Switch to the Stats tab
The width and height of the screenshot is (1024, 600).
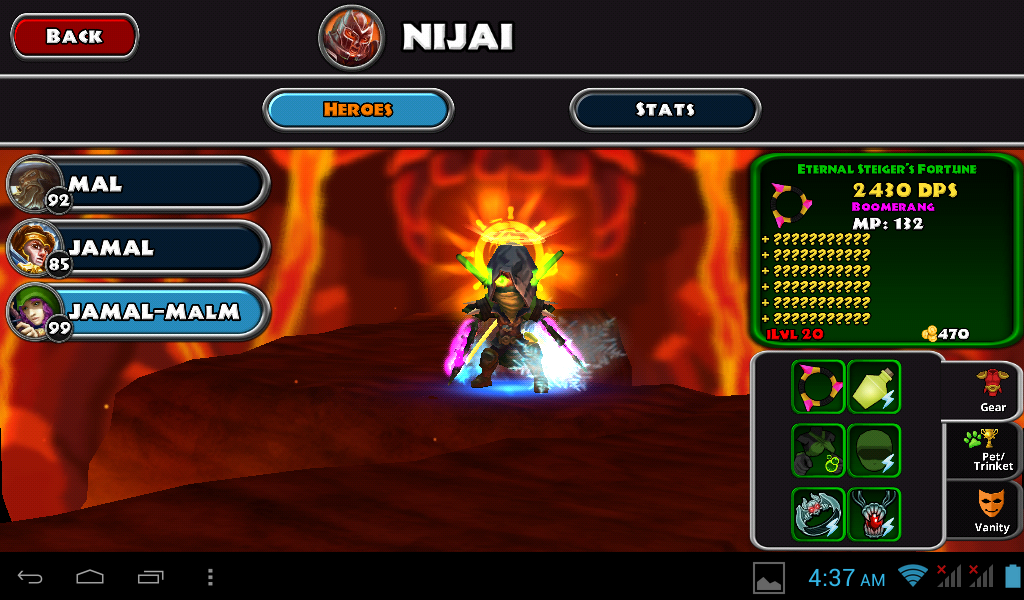(x=665, y=110)
